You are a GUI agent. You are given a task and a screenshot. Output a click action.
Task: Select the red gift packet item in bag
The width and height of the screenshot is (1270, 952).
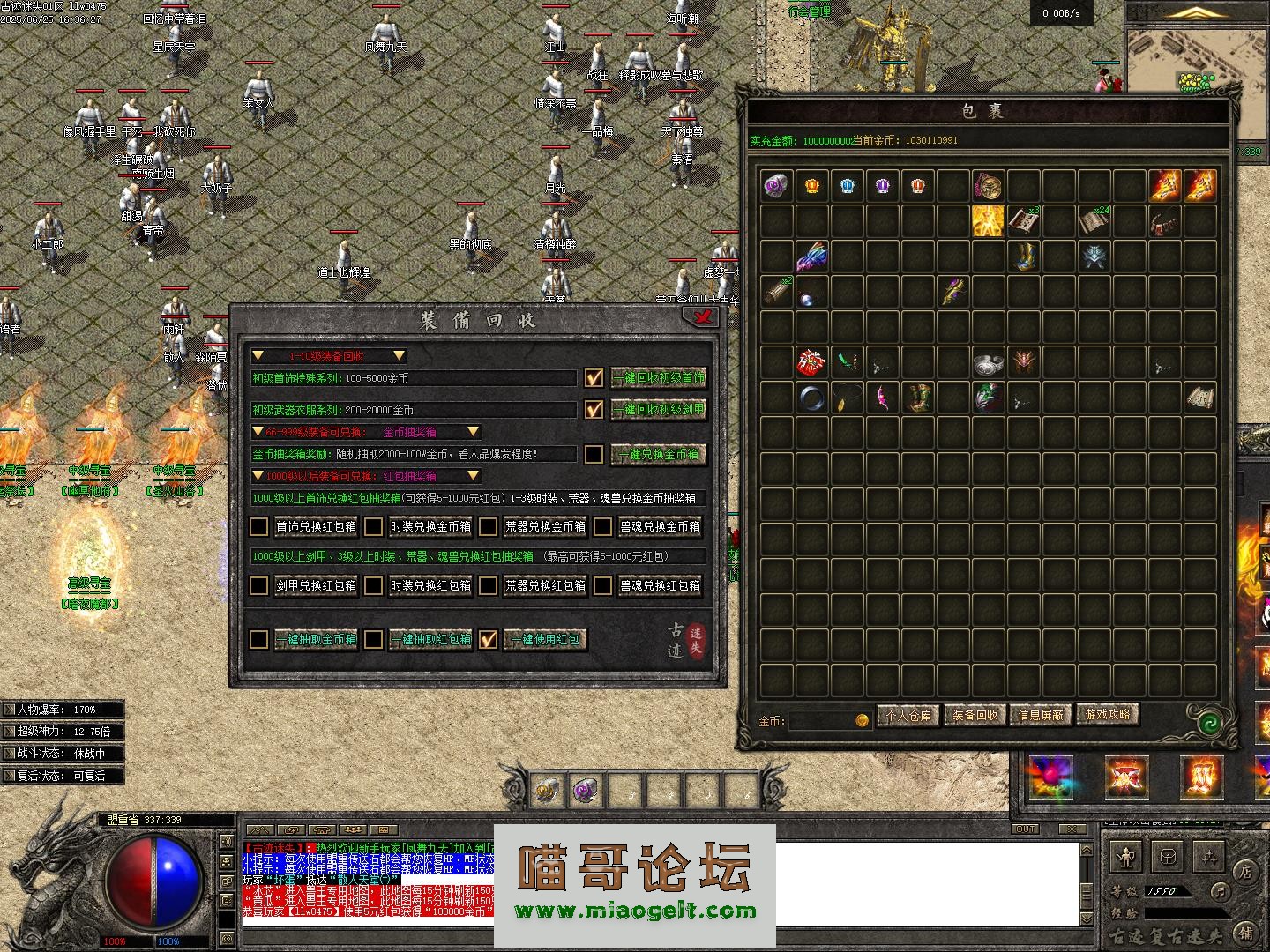click(811, 362)
